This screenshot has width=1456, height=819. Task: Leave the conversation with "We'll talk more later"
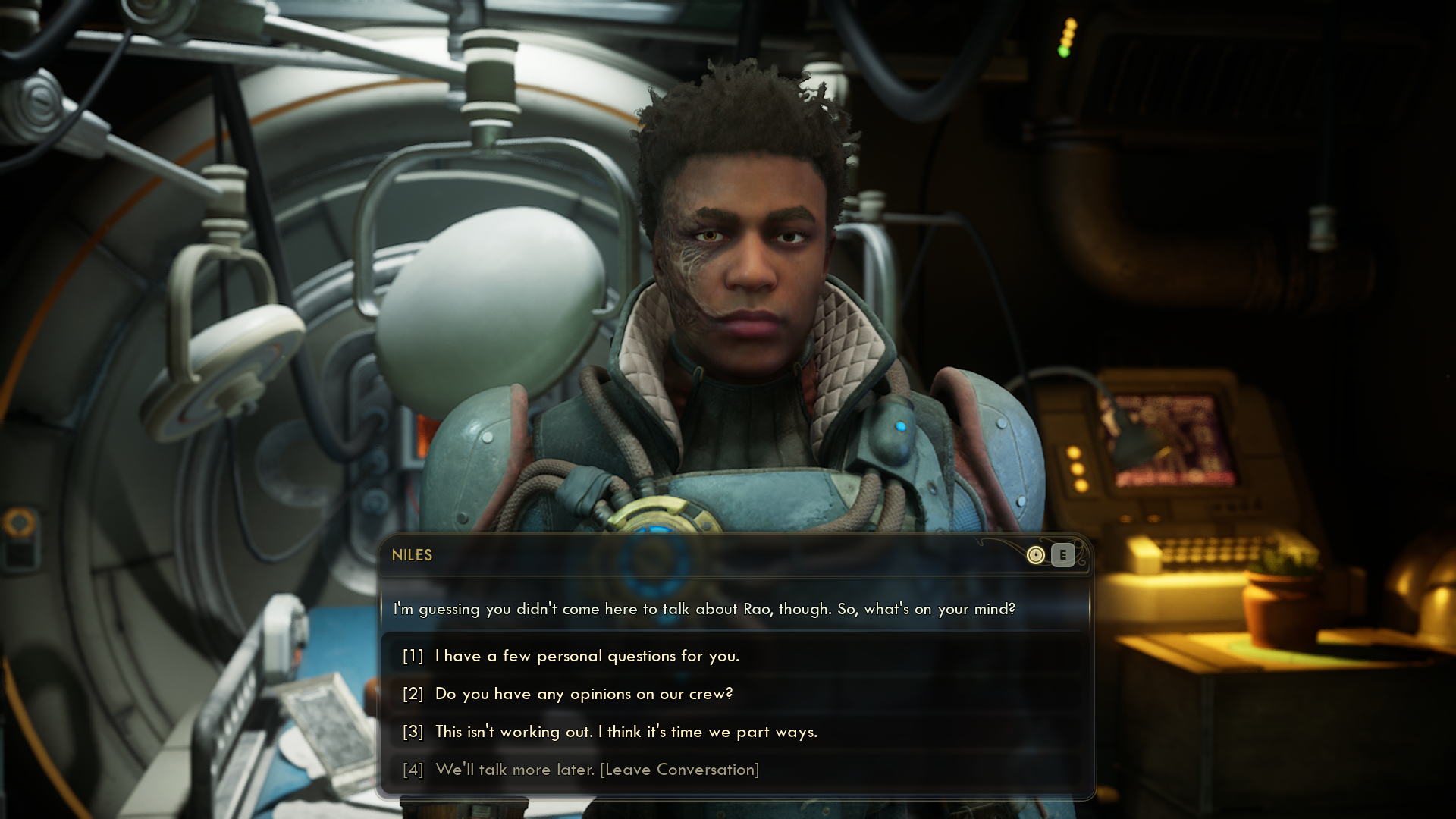597,770
